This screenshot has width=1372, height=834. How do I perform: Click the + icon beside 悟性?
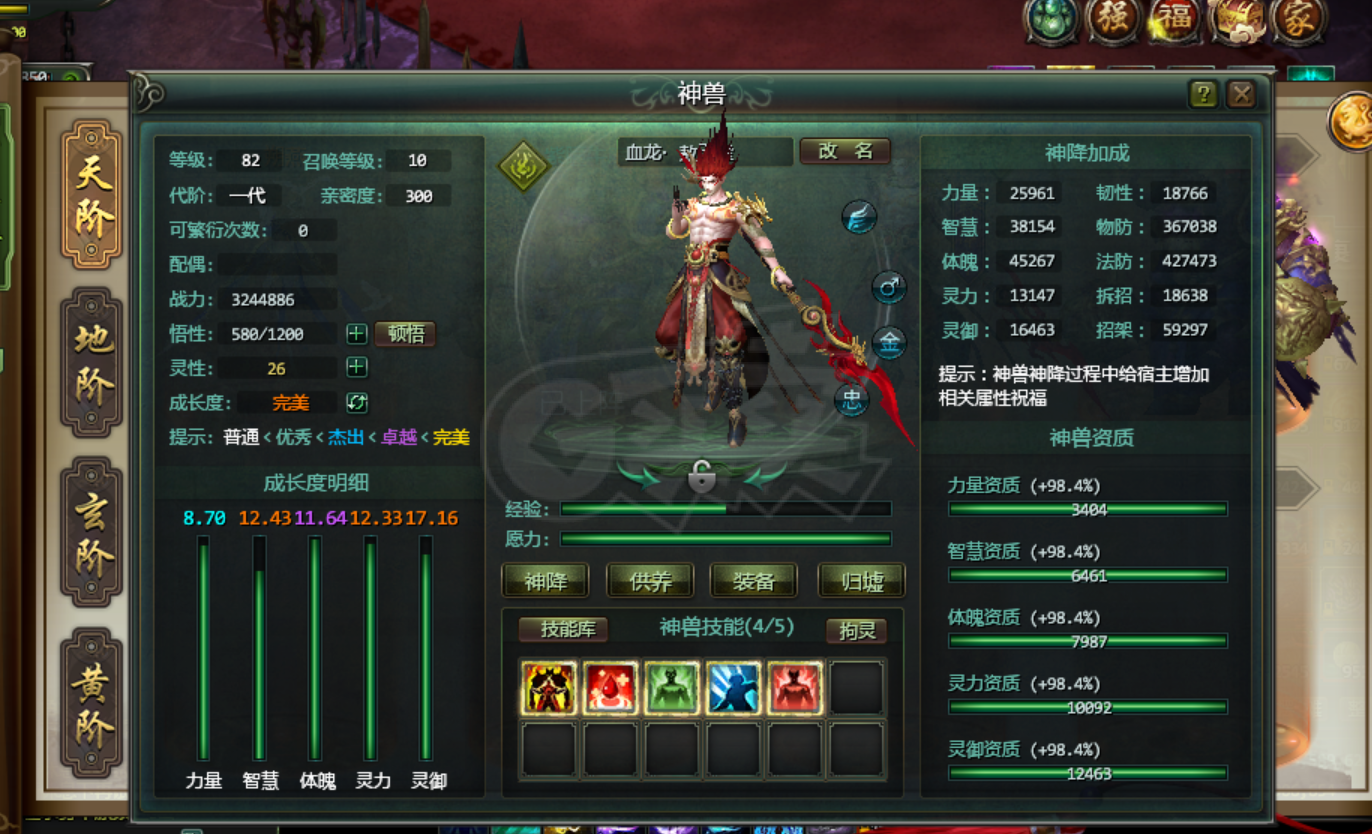click(357, 334)
